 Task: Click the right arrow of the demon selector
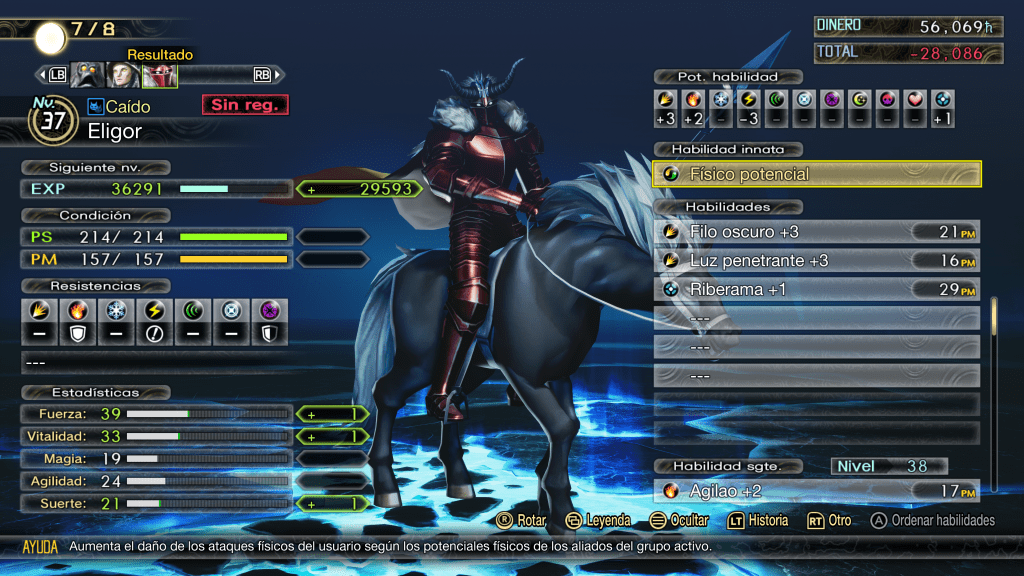click(x=279, y=75)
